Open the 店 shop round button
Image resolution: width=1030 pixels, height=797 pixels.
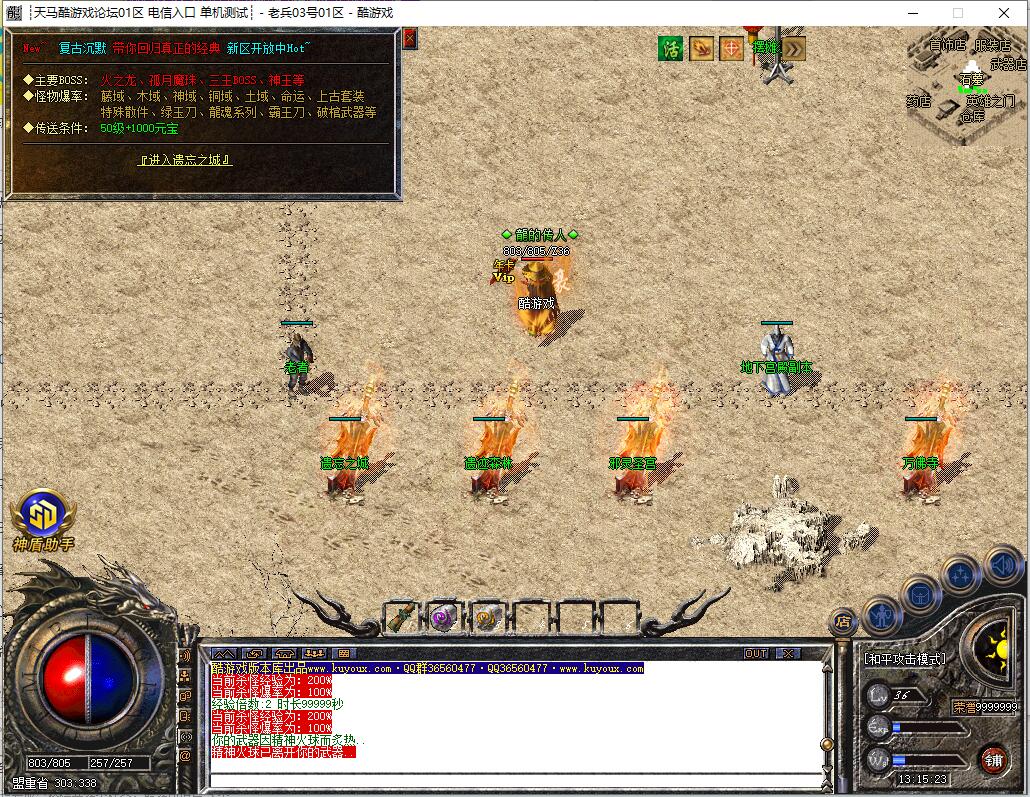coord(842,620)
